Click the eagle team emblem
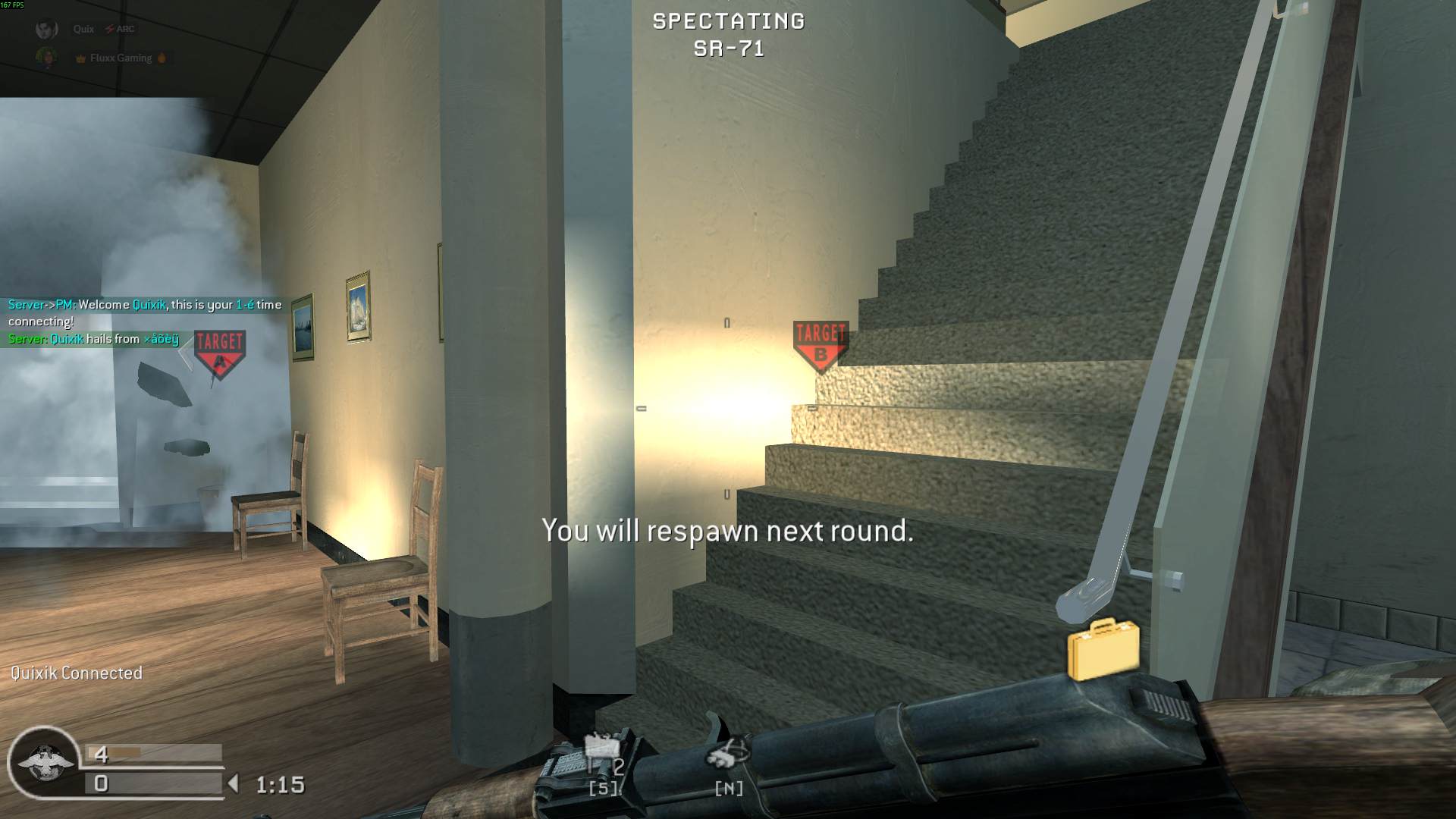 (x=44, y=762)
